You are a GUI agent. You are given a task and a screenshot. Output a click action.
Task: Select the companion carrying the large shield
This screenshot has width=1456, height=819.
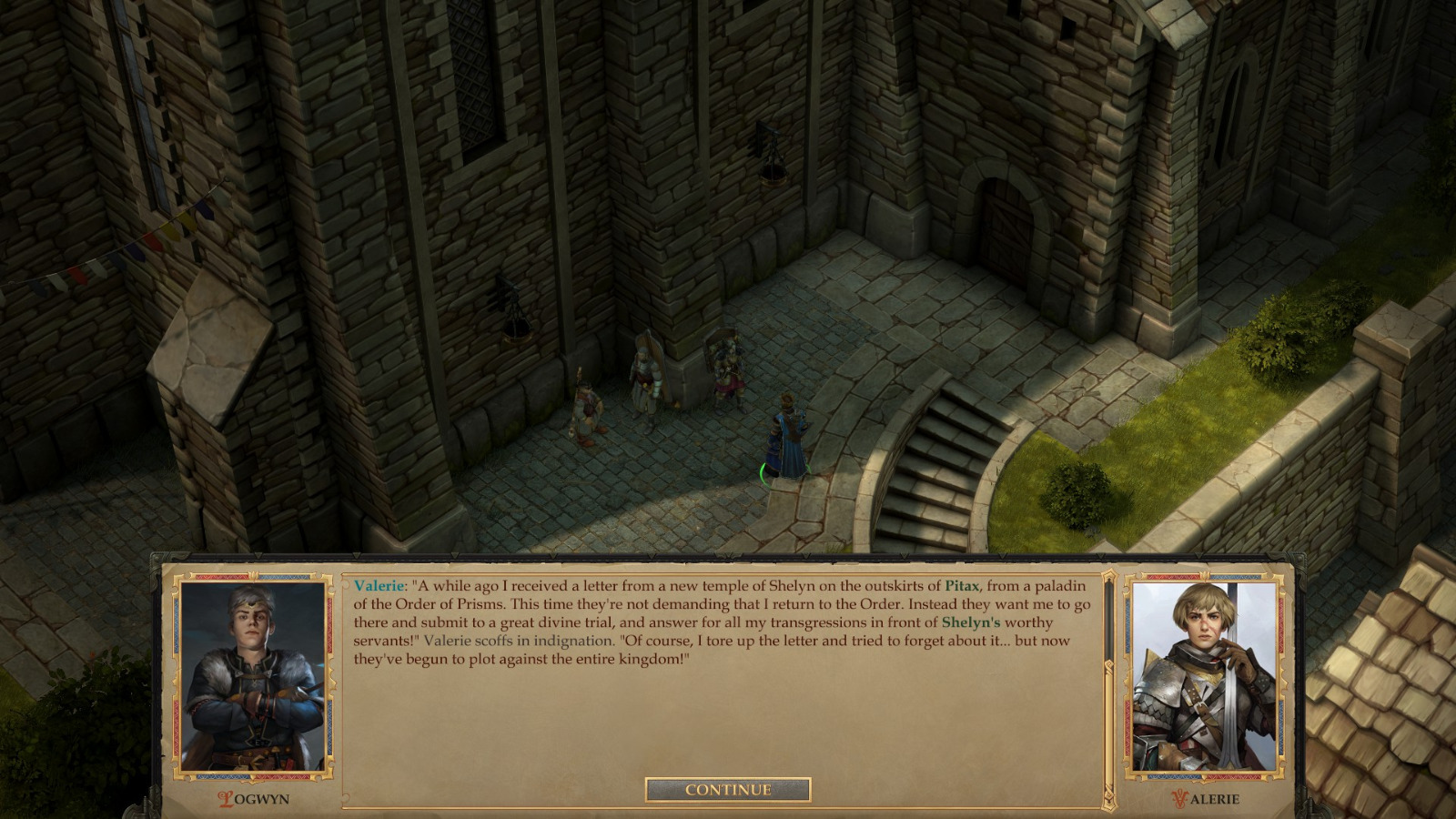point(648,373)
